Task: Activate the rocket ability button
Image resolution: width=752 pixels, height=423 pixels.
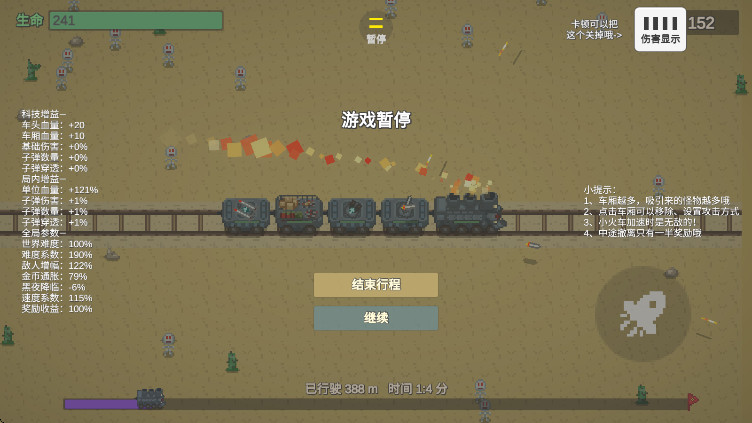Action: [x=642, y=313]
